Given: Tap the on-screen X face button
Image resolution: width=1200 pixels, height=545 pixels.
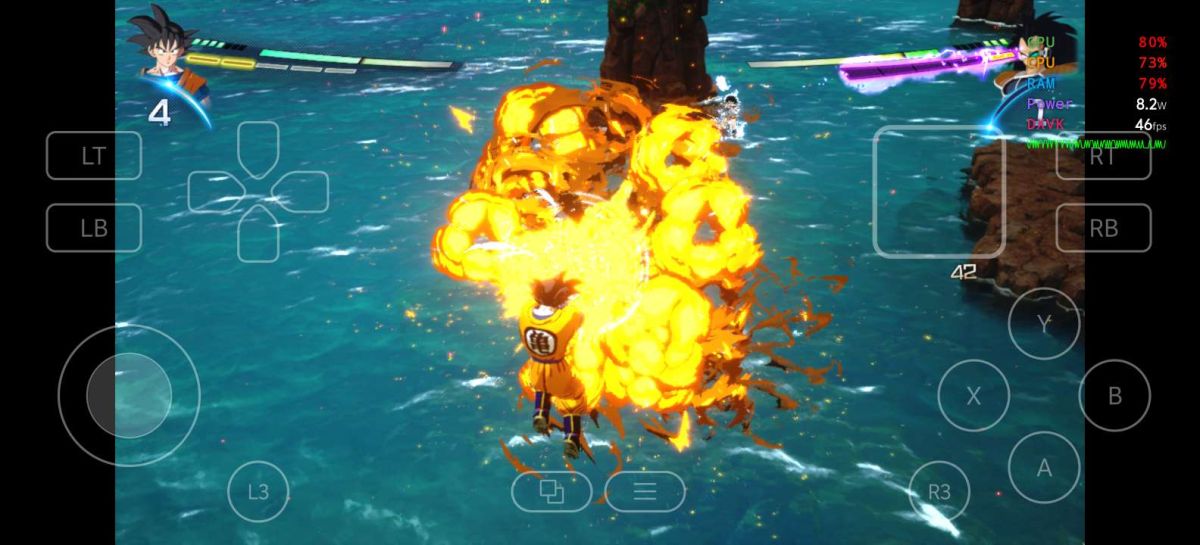Looking at the screenshot, I should click(x=973, y=395).
